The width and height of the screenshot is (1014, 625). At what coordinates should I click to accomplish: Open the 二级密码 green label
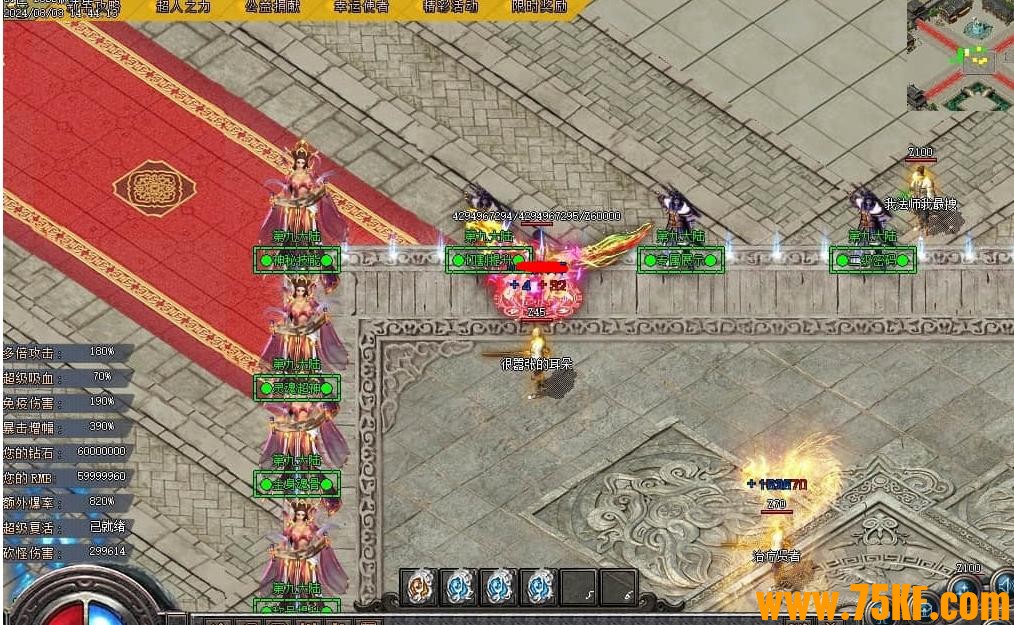click(x=873, y=260)
